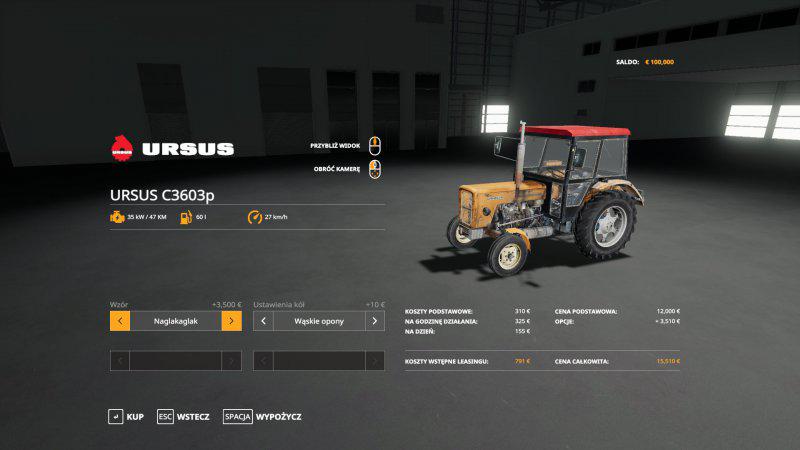Go back using the WSTECZ button
Viewport: 800px width, 450px height.
click(x=183, y=416)
